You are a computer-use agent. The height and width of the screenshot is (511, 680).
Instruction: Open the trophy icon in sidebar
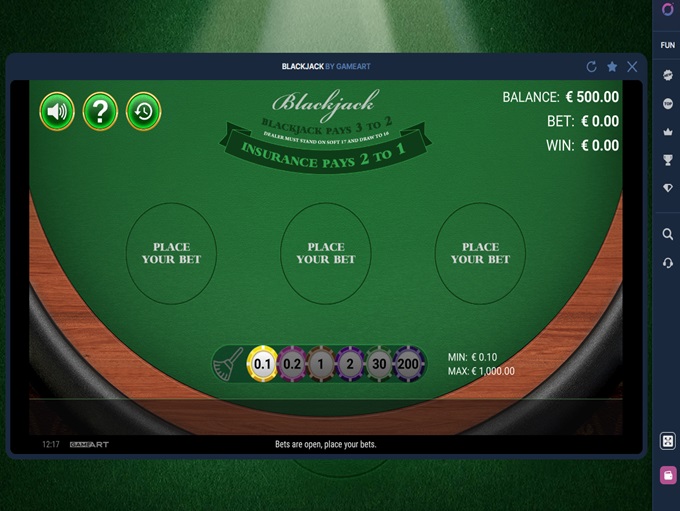tap(668, 160)
